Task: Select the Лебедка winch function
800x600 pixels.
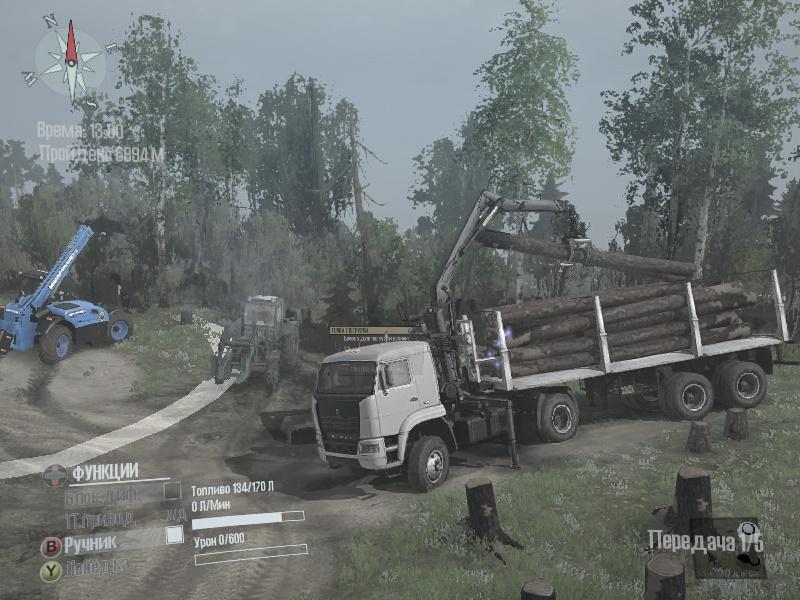Action: 96,568
